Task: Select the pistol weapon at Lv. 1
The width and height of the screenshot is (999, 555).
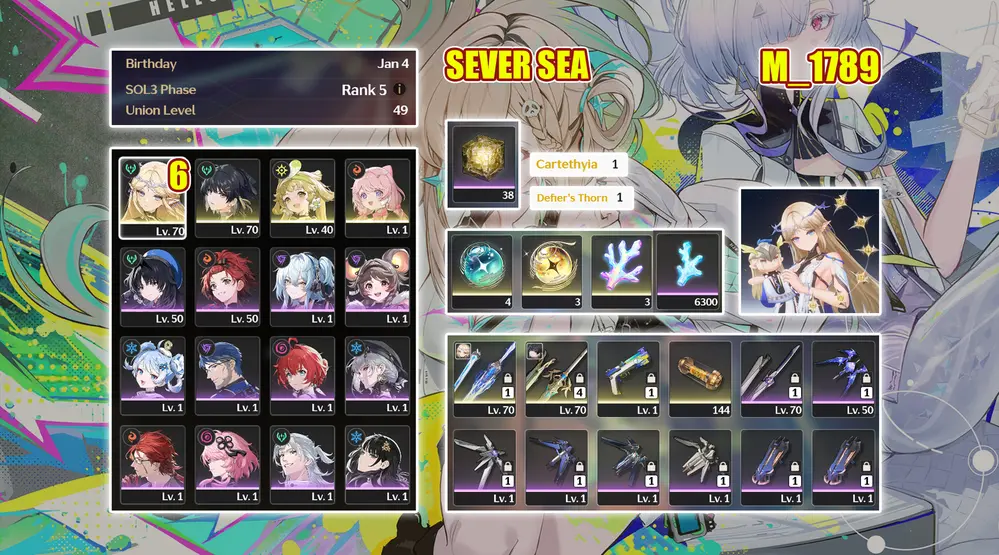Action: pyautogui.click(x=630, y=379)
